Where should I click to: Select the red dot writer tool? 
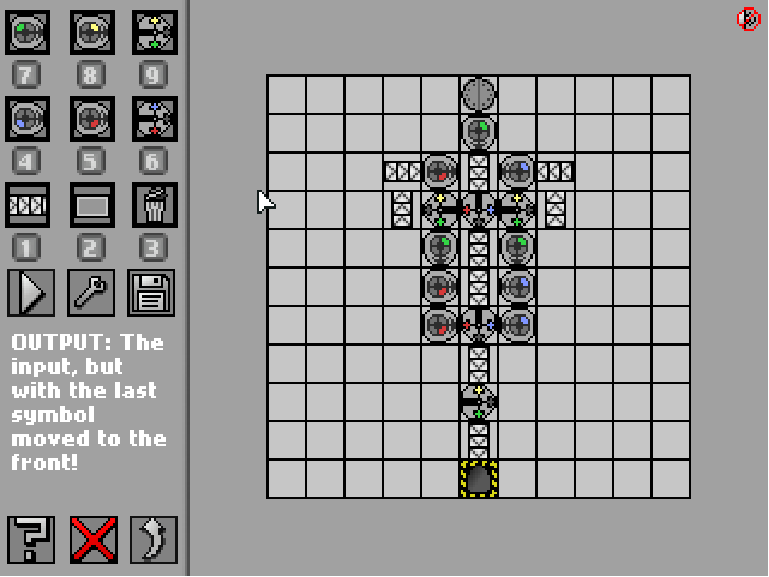tap(91, 119)
